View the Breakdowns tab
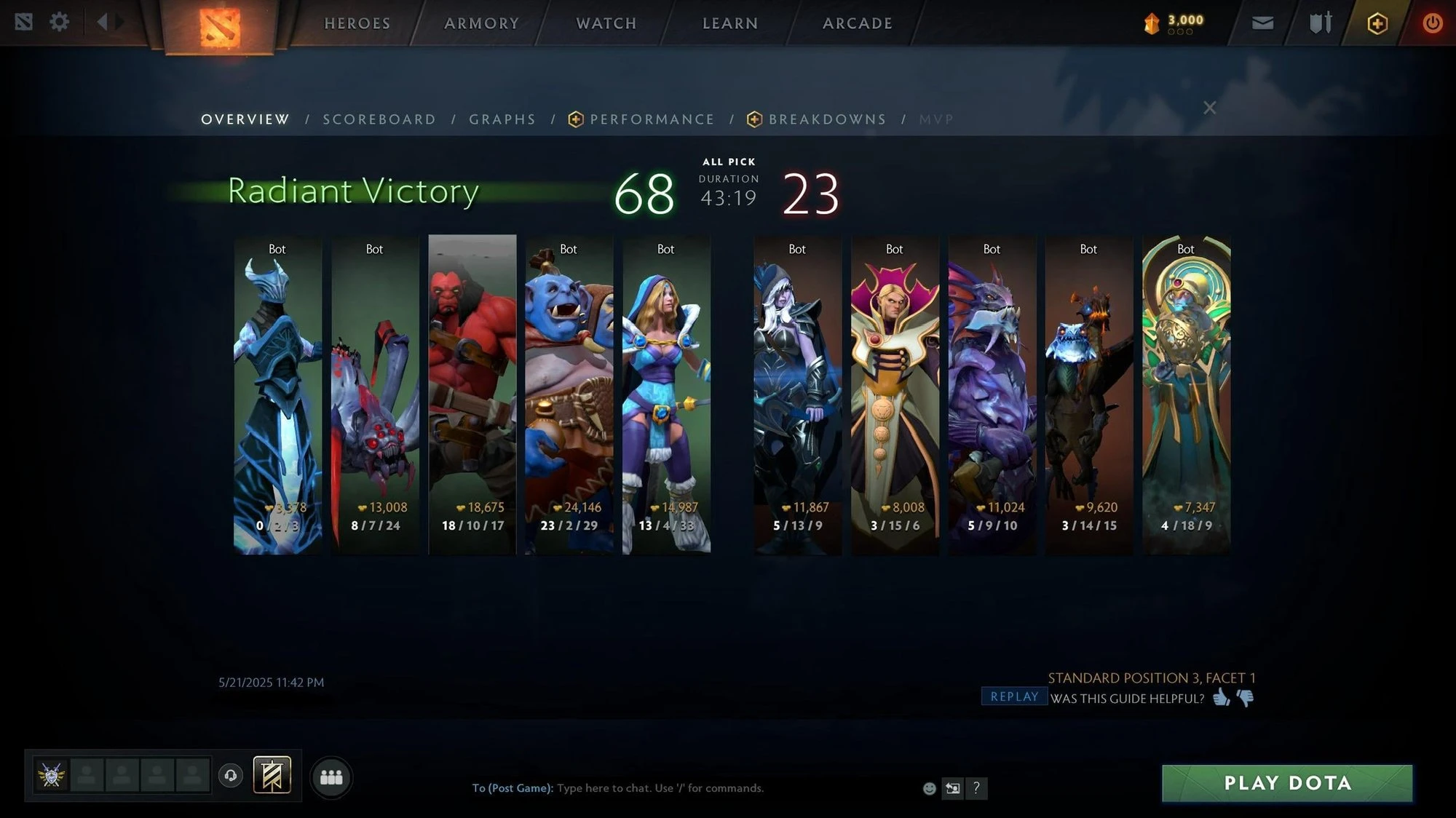 (827, 119)
